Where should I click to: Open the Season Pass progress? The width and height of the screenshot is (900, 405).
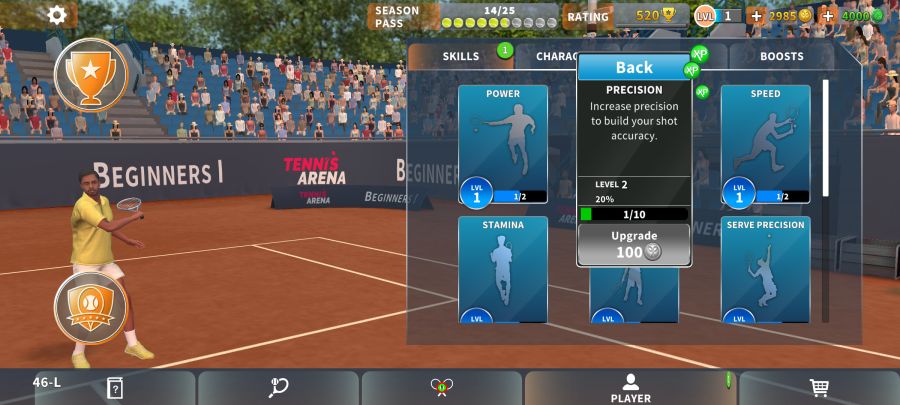466,16
